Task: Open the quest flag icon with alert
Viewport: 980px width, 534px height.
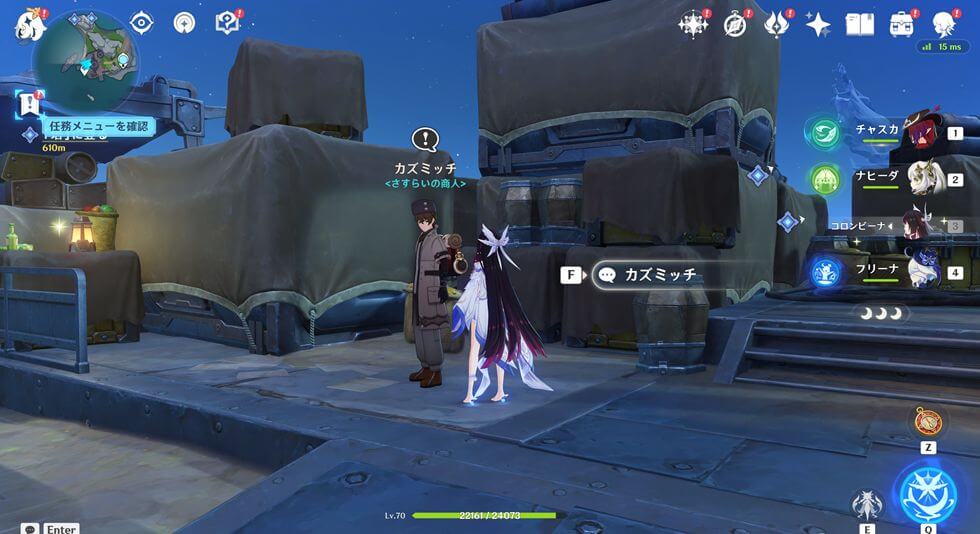Action: tap(30, 102)
